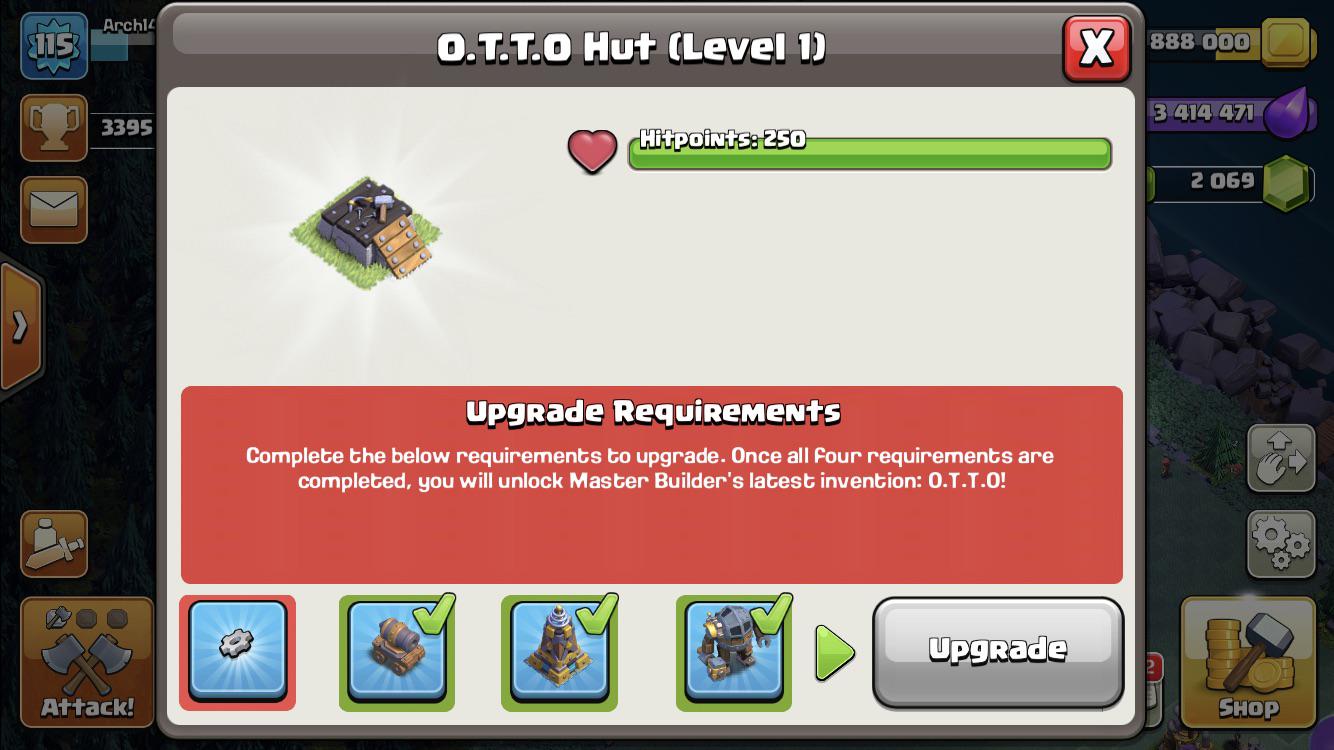View the player level 115 badge

[52, 45]
